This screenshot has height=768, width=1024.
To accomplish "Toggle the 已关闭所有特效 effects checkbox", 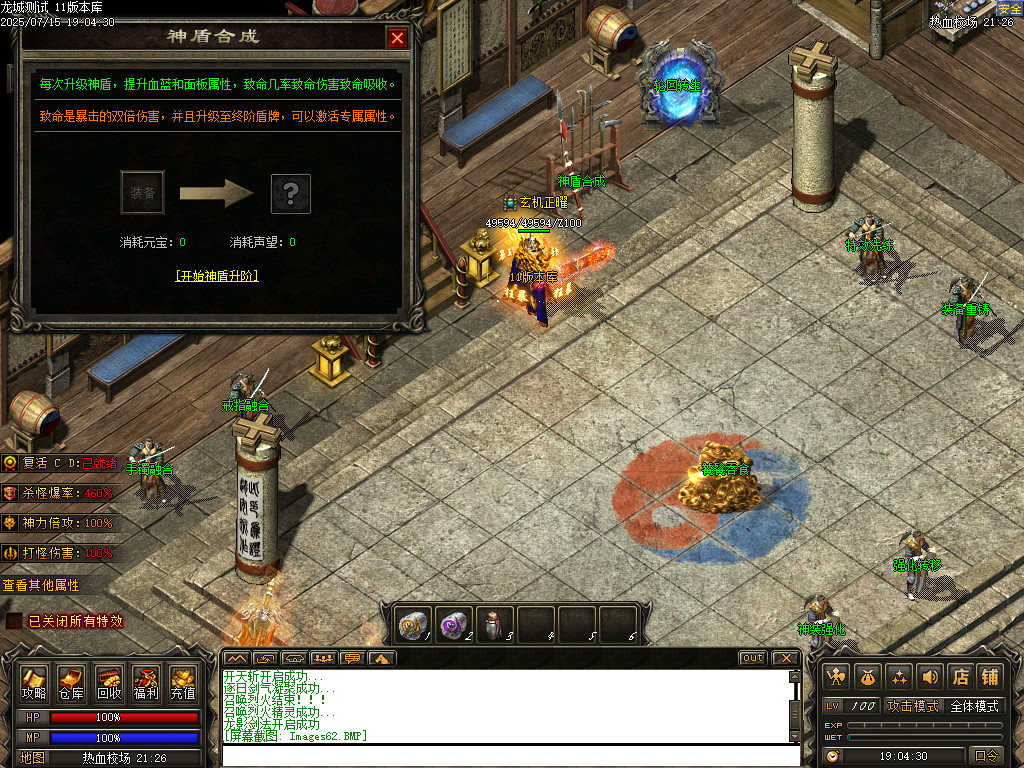I will click(x=14, y=621).
